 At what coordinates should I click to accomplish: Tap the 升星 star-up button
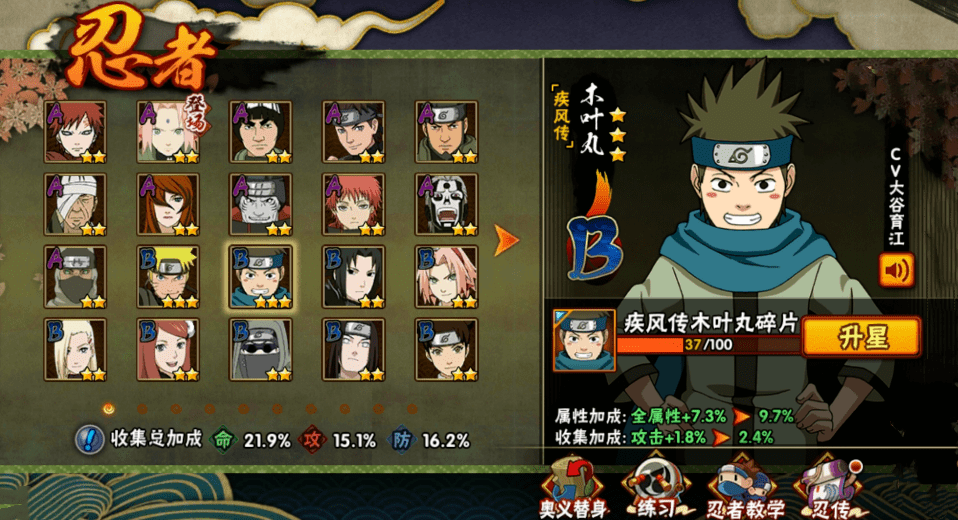click(x=861, y=337)
